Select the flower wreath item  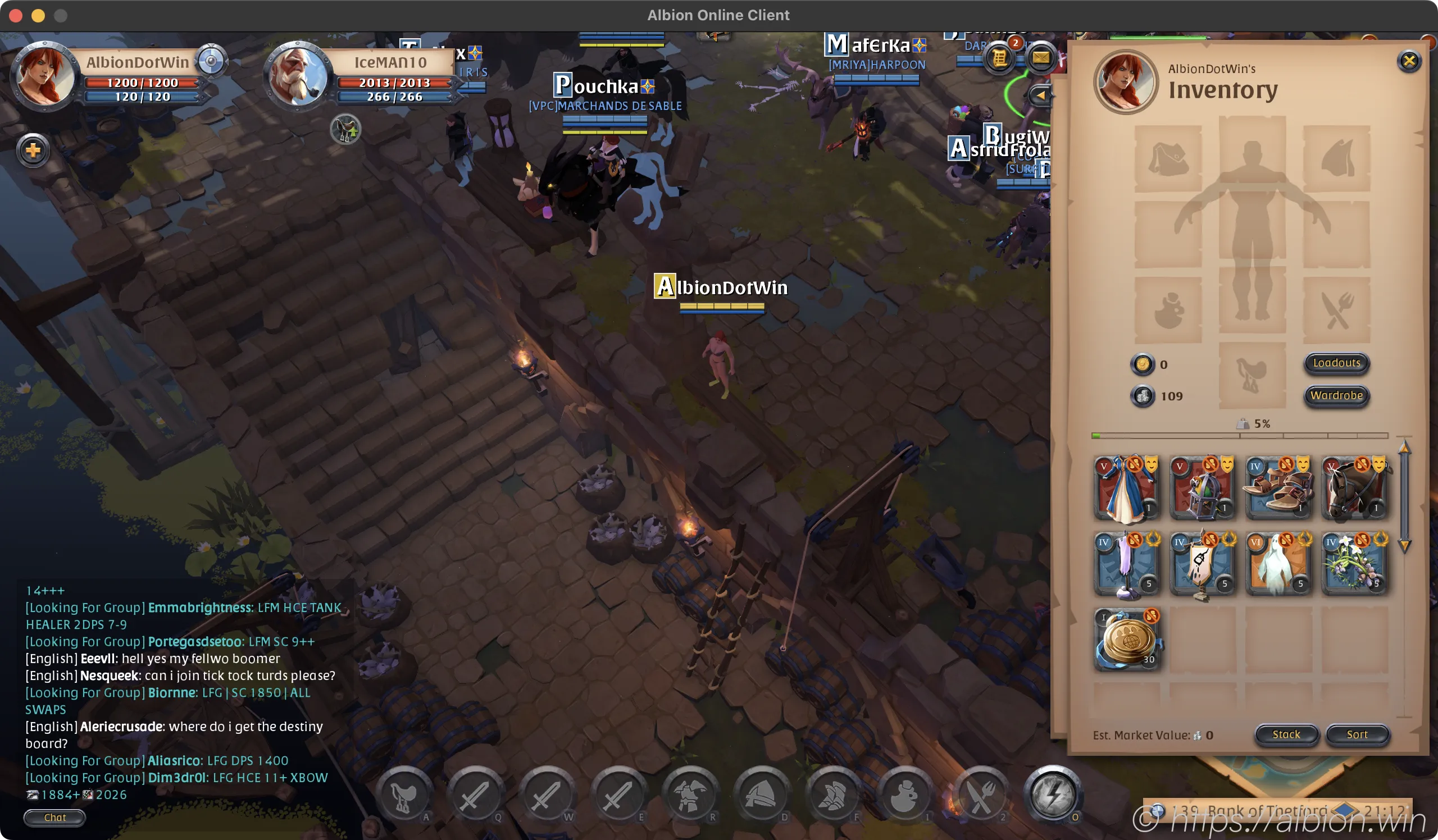pos(1354,564)
